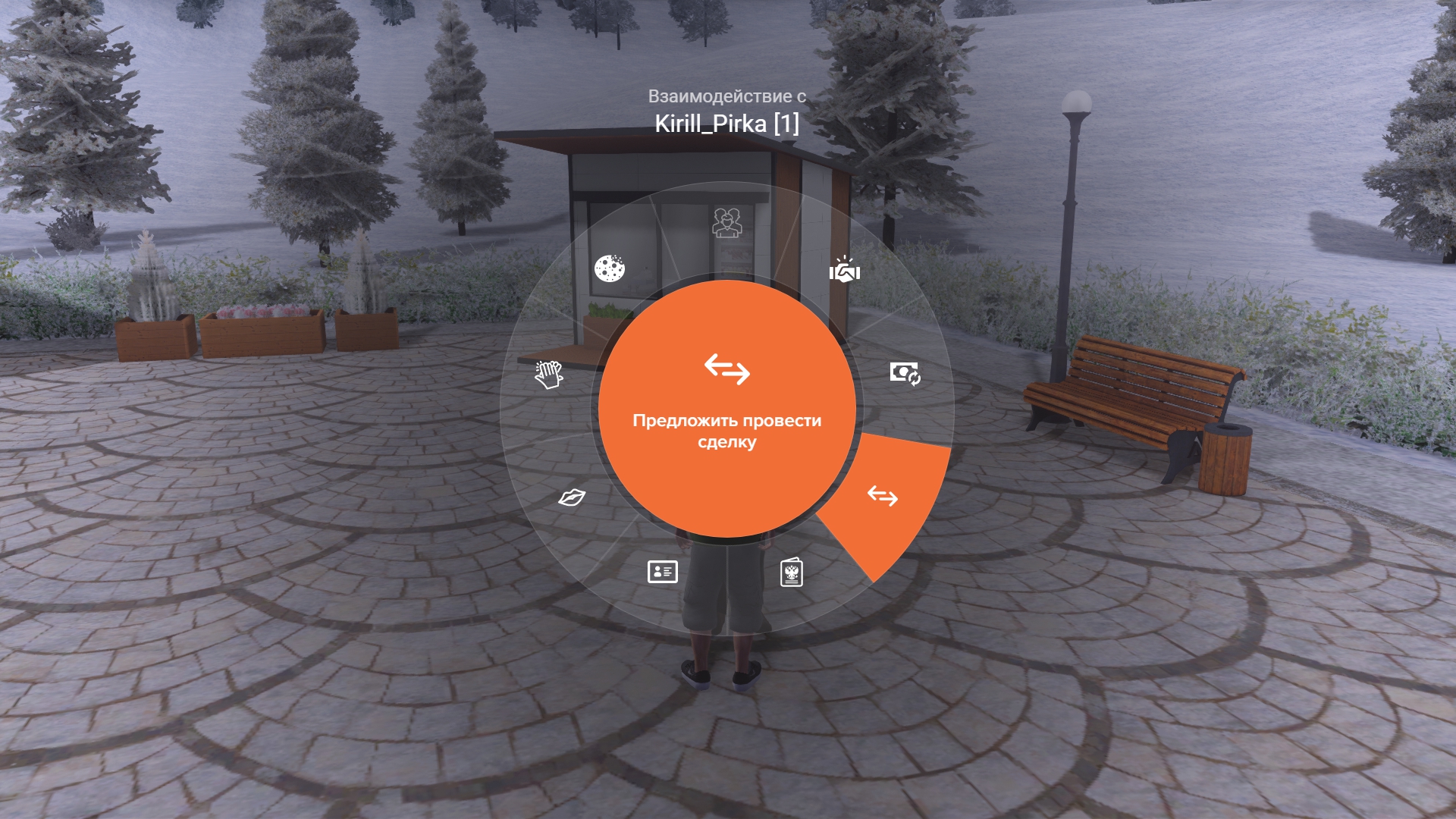
Task: Select the highlighted trade arrows wheel segment
Action: pos(883,497)
